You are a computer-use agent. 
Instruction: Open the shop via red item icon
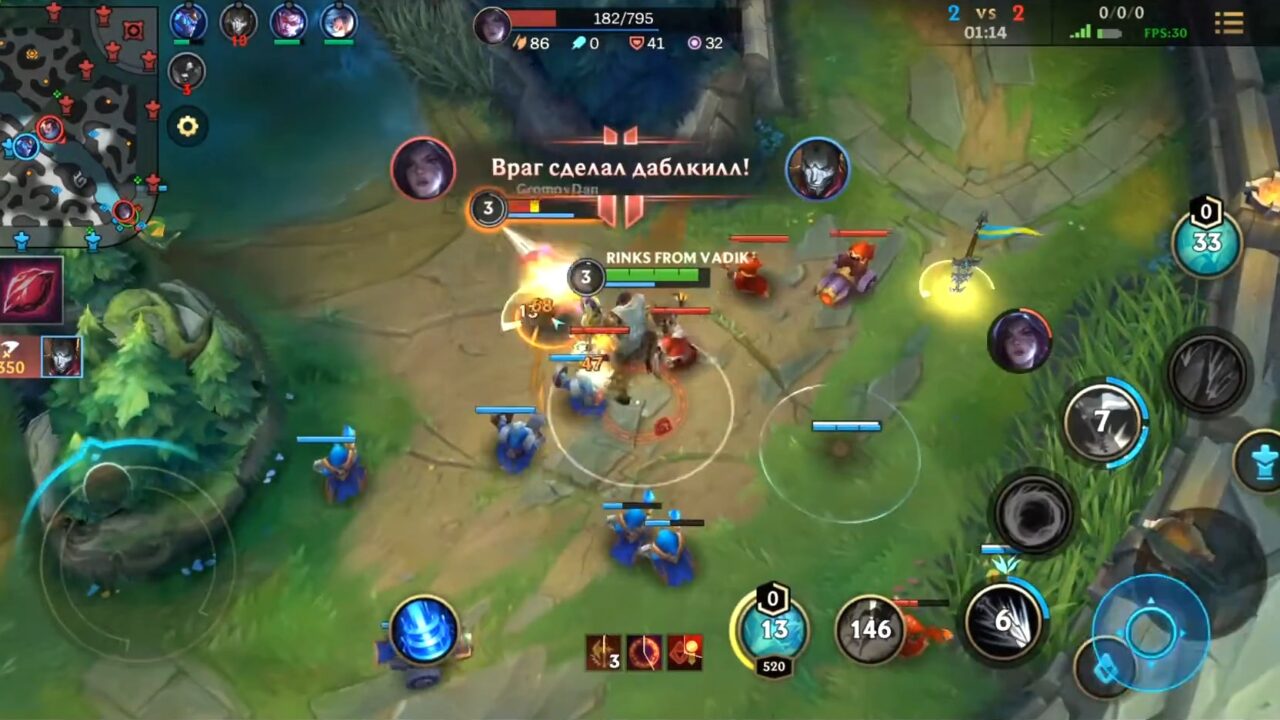pyautogui.click(x=30, y=290)
